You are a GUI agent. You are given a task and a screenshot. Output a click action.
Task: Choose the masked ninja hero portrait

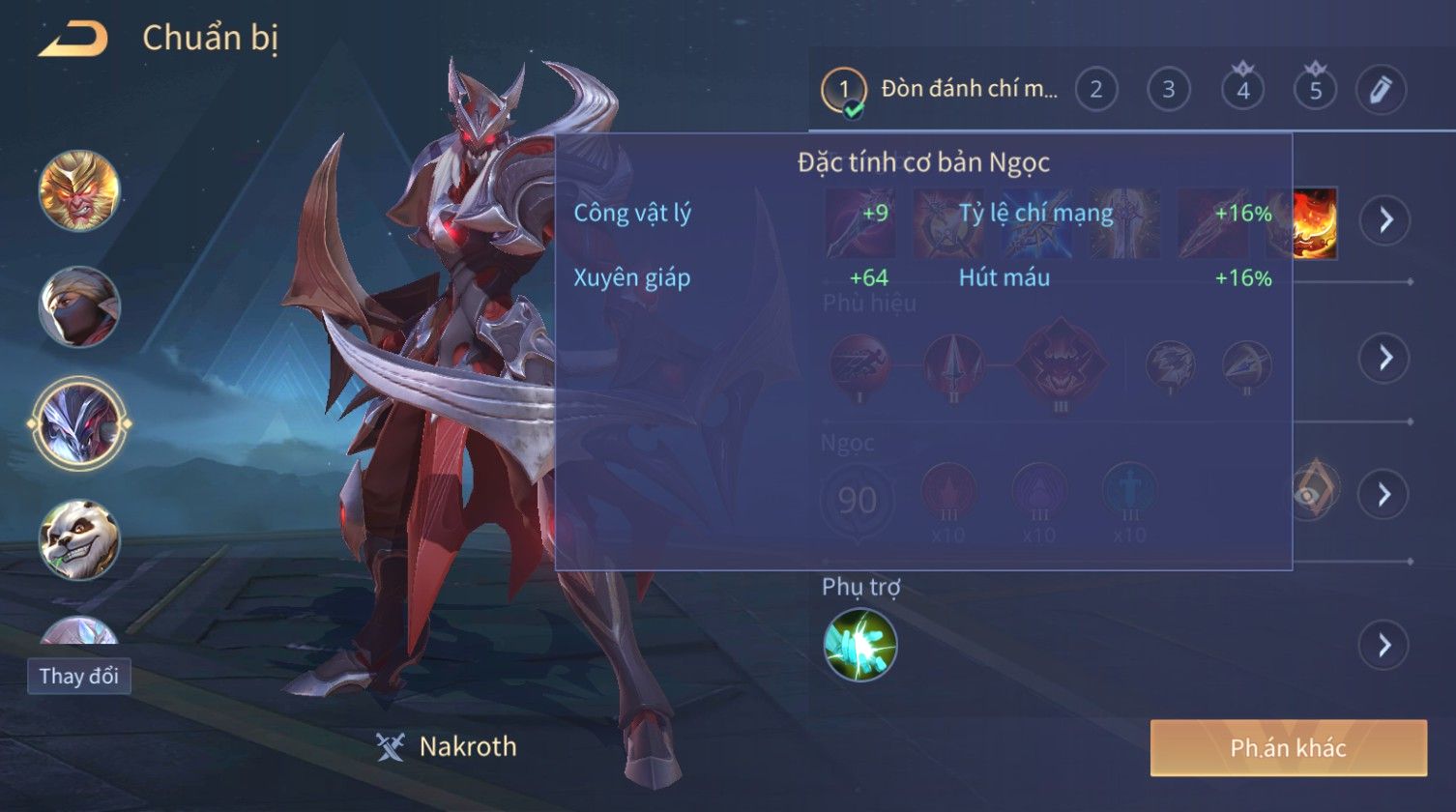pyautogui.click(x=79, y=307)
